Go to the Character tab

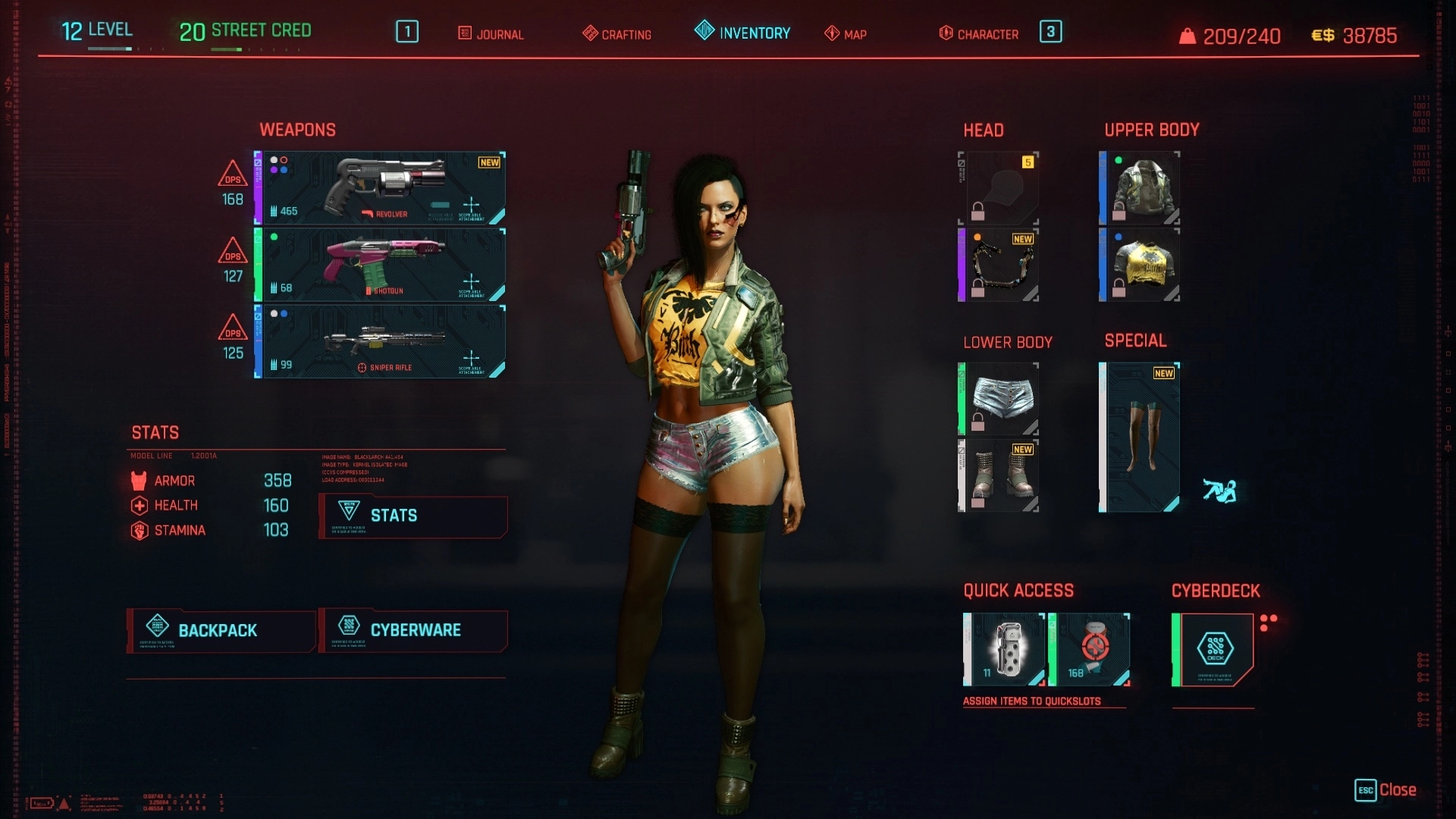(979, 34)
